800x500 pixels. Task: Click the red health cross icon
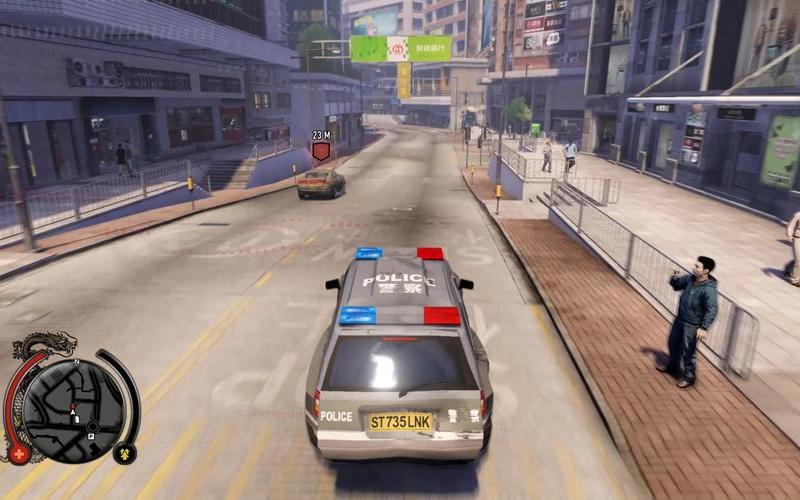[x=19, y=453]
